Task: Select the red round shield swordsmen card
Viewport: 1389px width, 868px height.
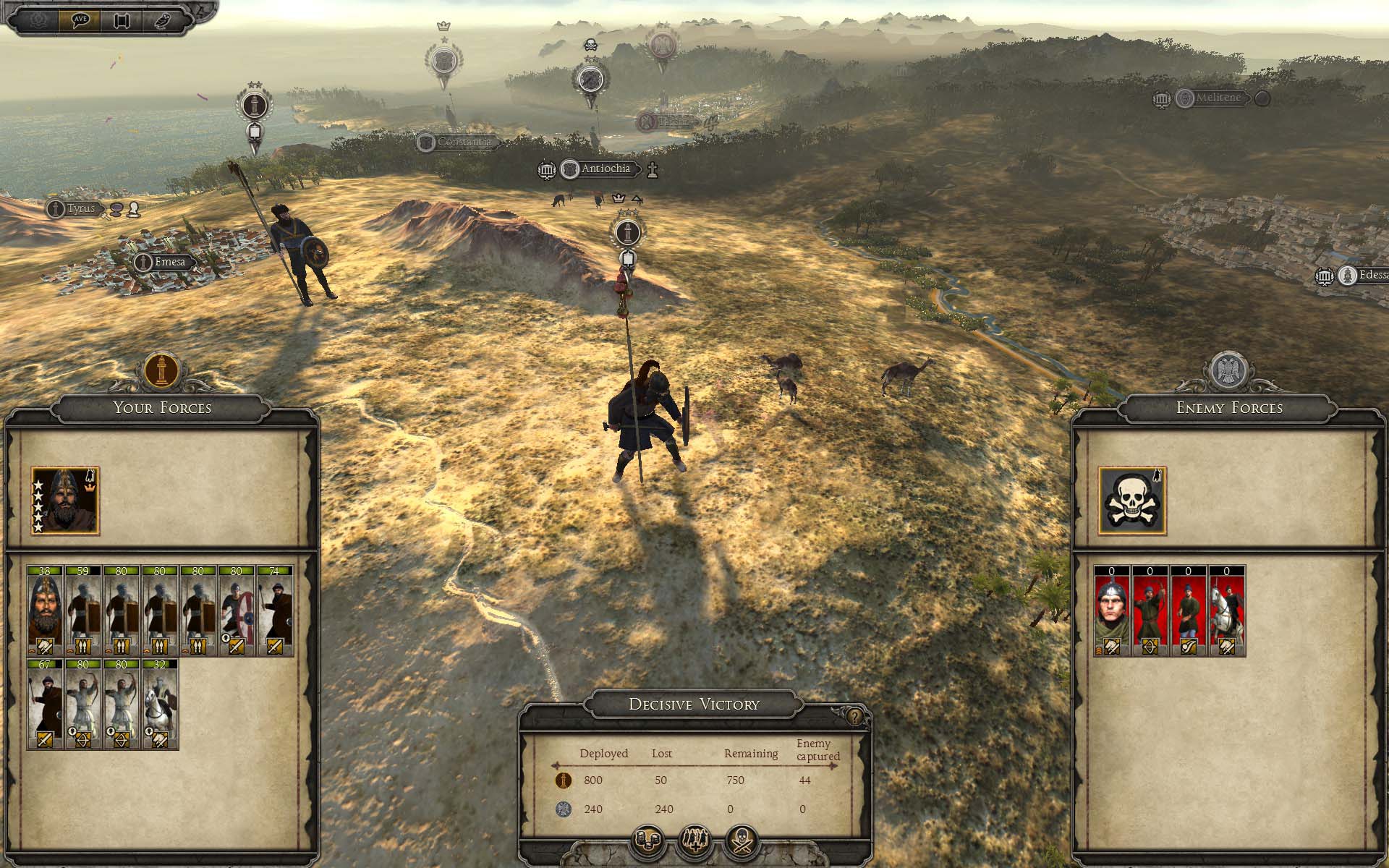Action: [x=237, y=611]
